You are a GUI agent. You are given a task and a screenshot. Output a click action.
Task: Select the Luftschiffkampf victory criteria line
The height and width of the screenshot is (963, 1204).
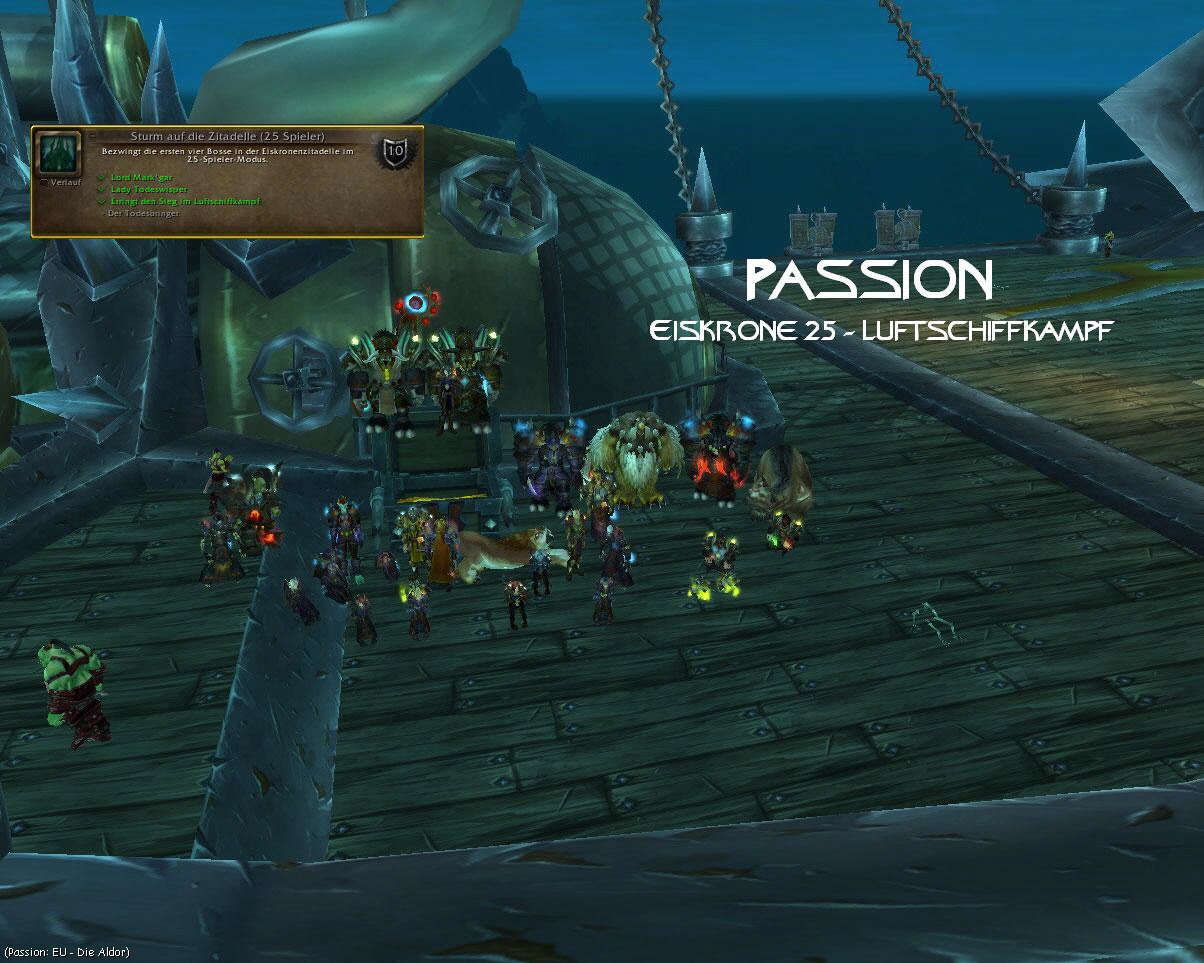[x=185, y=201]
